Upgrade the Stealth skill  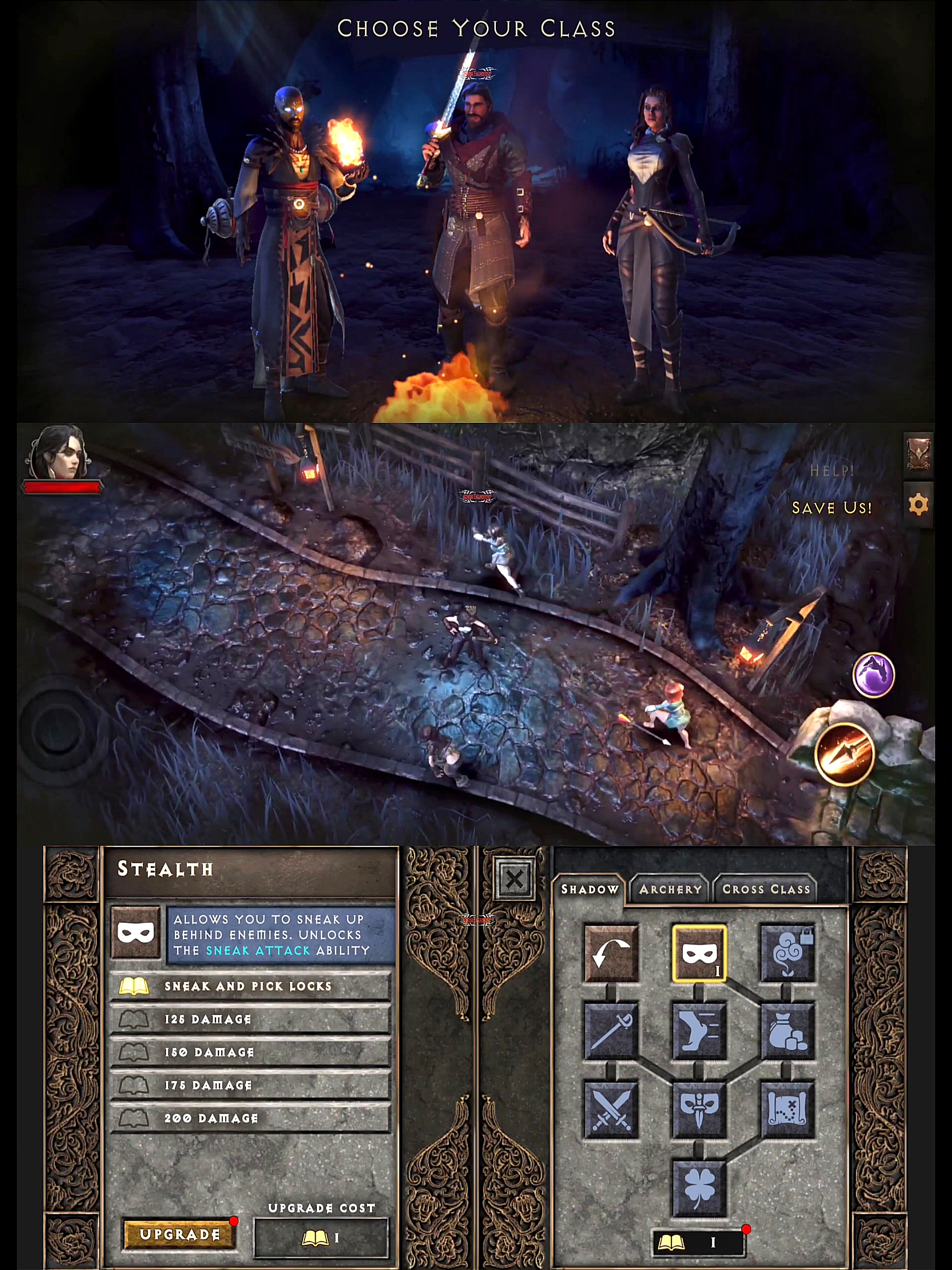[x=179, y=1234]
